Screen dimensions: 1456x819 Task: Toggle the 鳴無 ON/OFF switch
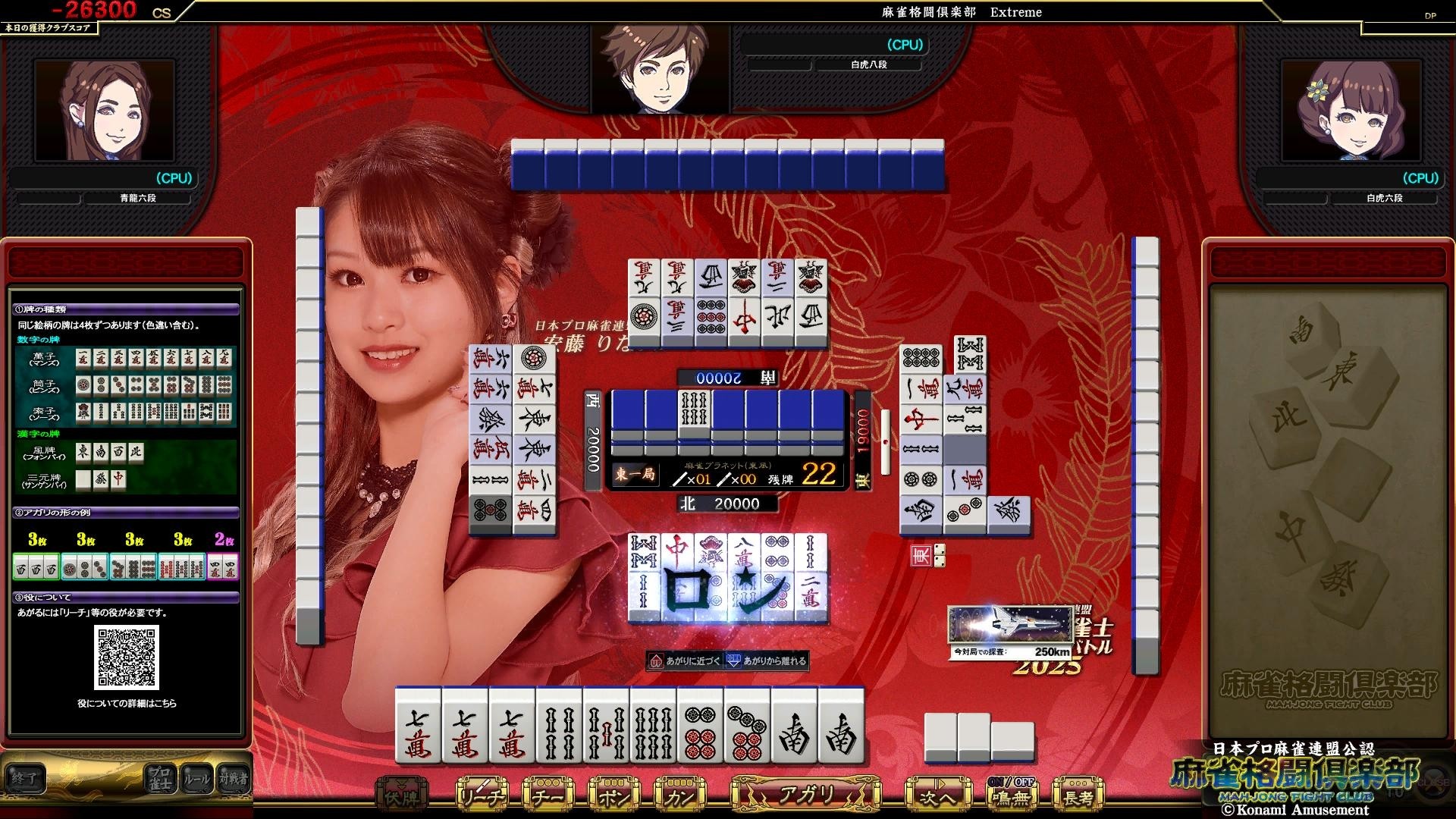(1012, 795)
